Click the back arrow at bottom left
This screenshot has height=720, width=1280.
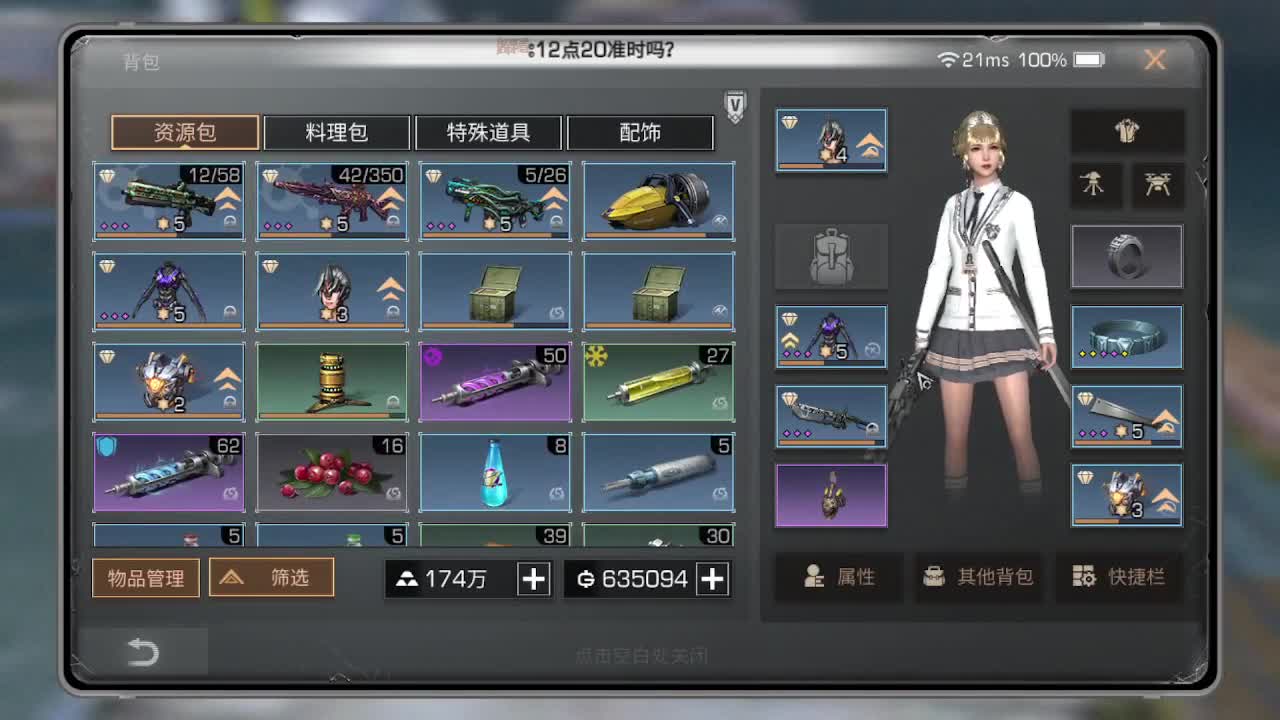click(145, 651)
